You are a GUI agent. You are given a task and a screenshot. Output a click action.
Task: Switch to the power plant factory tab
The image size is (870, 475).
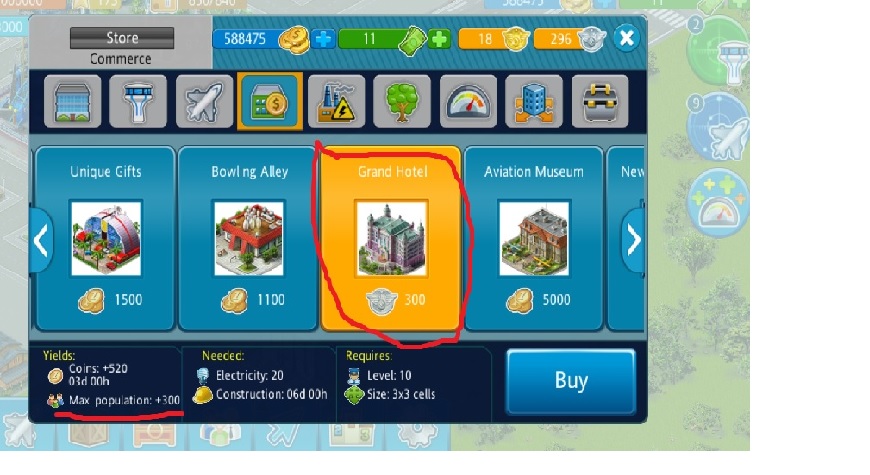(x=336, y=101)
